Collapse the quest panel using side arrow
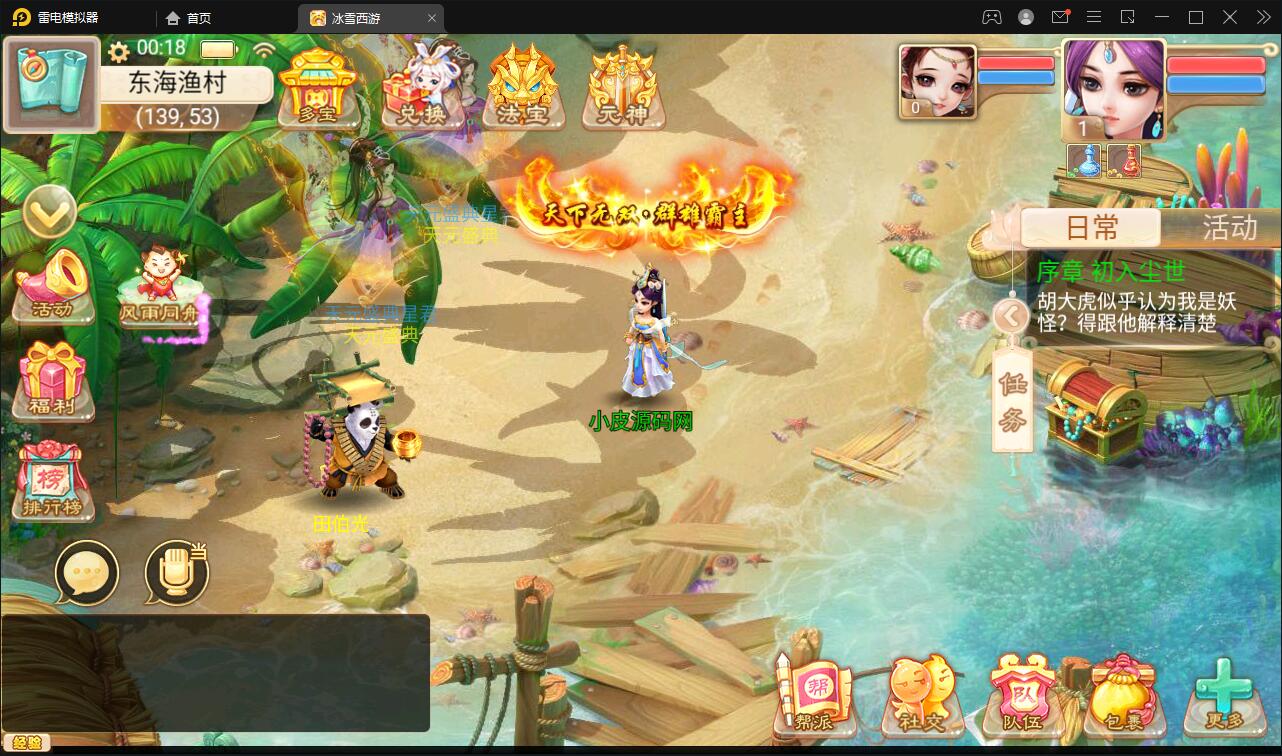 1011,316
